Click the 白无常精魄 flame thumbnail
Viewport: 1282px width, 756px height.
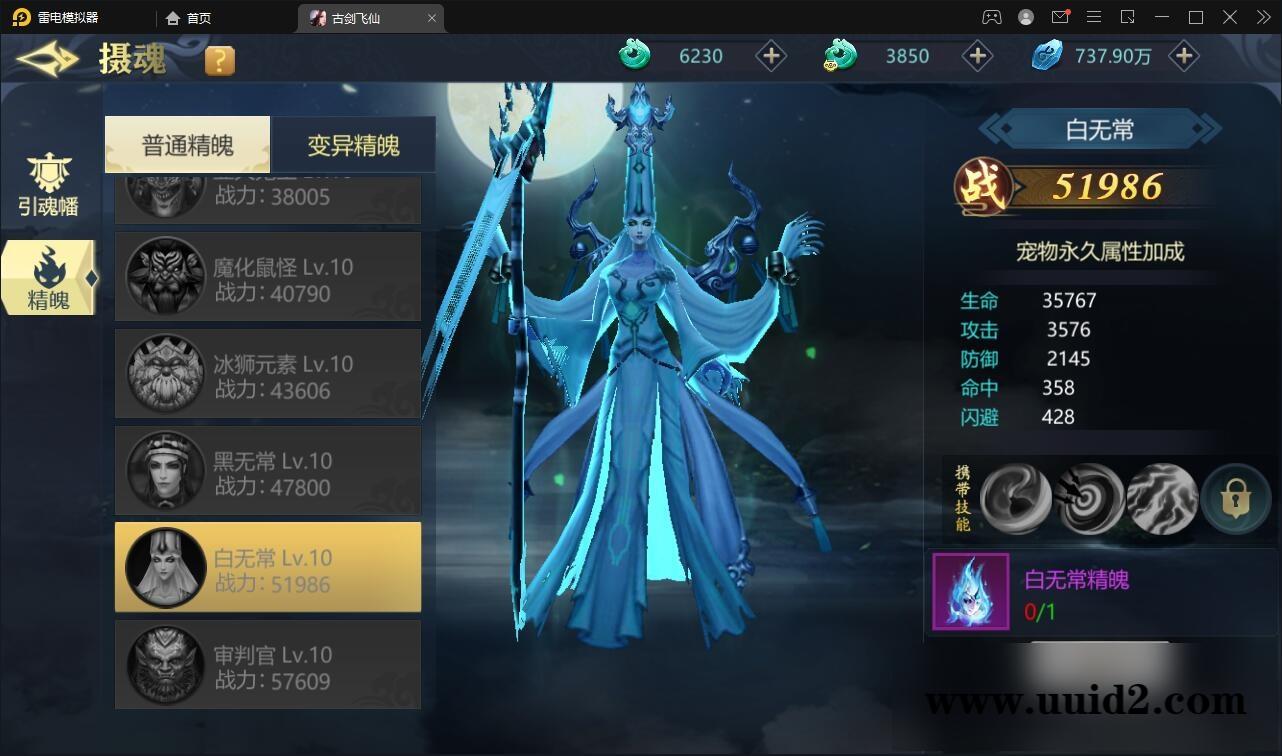(x=968, y=592)
